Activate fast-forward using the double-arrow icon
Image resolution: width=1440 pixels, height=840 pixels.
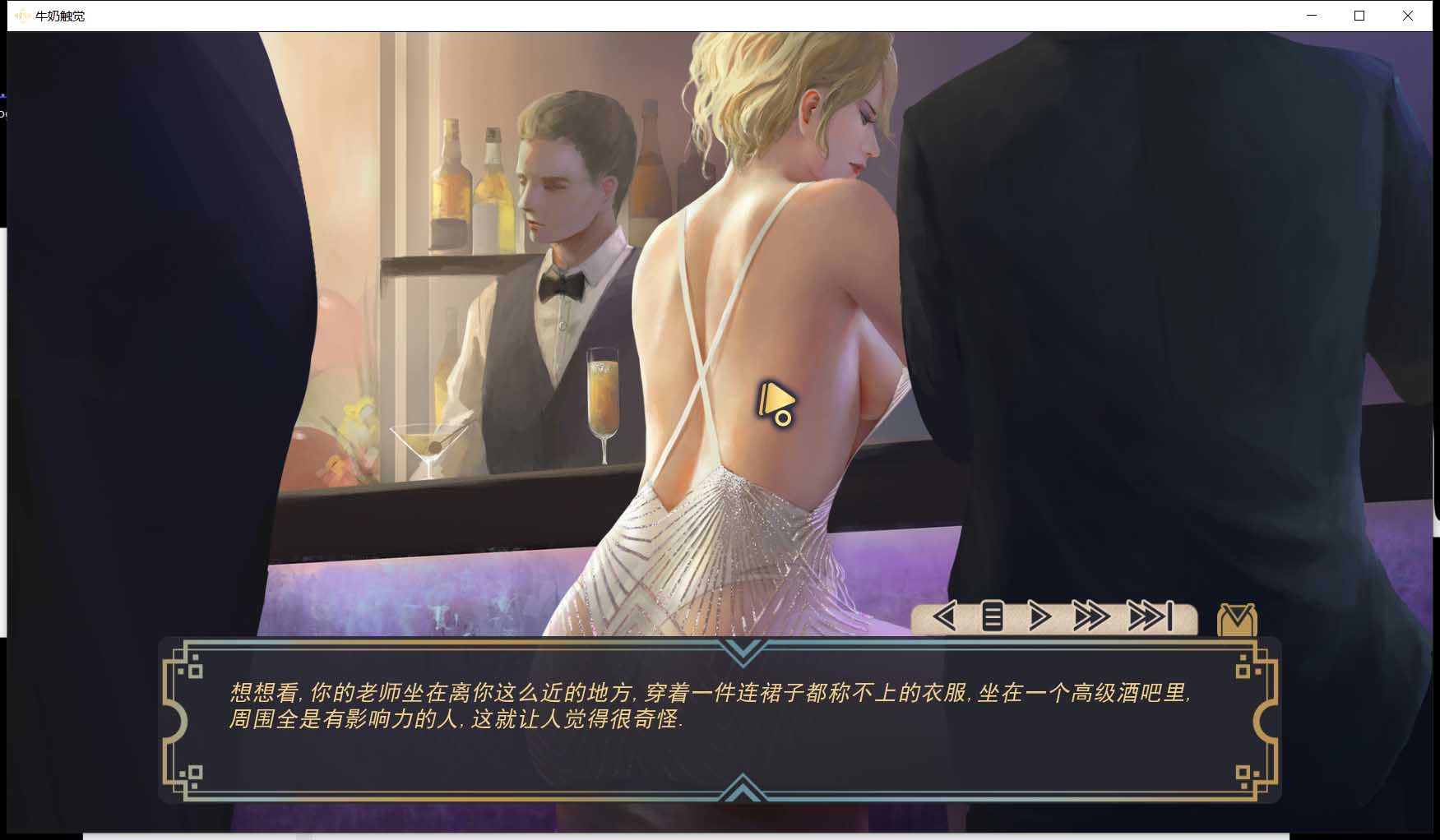(x=1090, y=616)
